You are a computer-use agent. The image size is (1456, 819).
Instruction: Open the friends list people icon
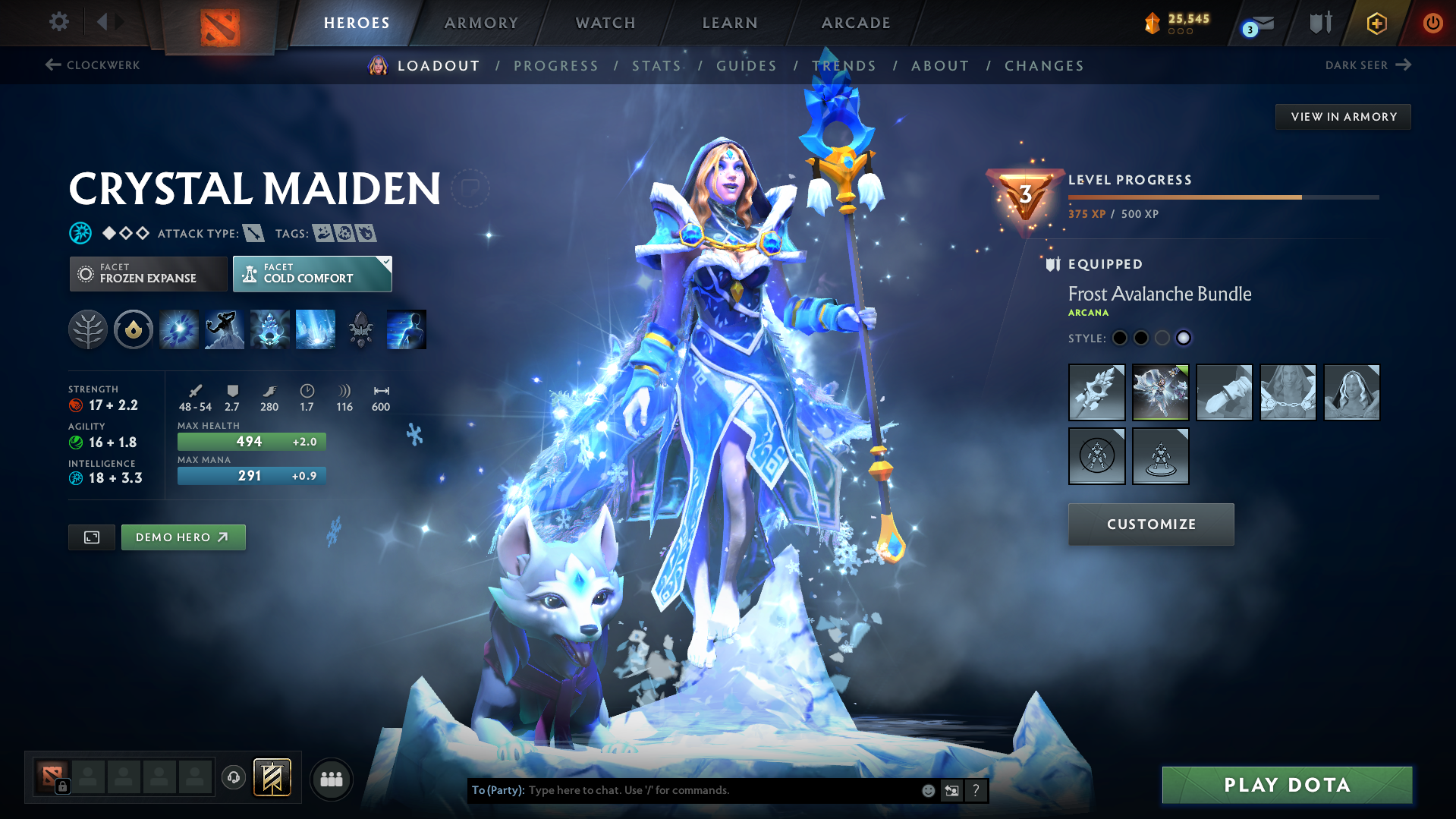331,778
